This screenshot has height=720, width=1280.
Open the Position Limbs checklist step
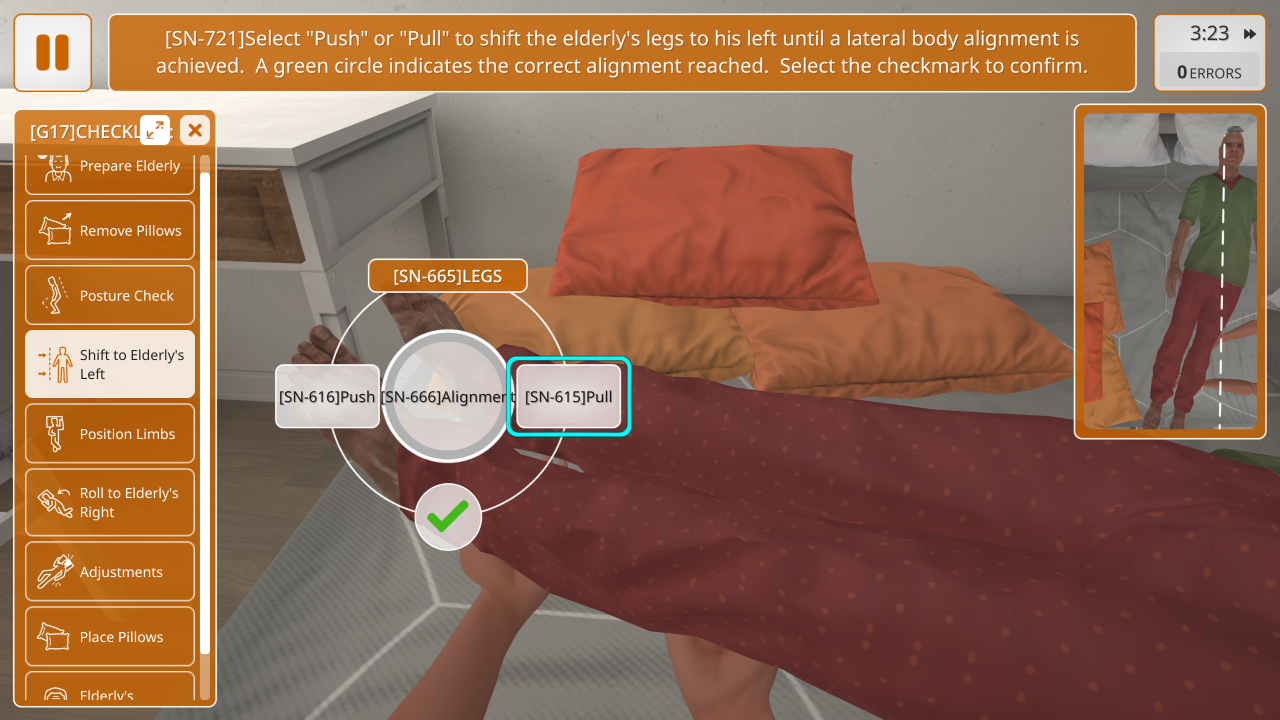pyautogui.click(x=110, y=434)
